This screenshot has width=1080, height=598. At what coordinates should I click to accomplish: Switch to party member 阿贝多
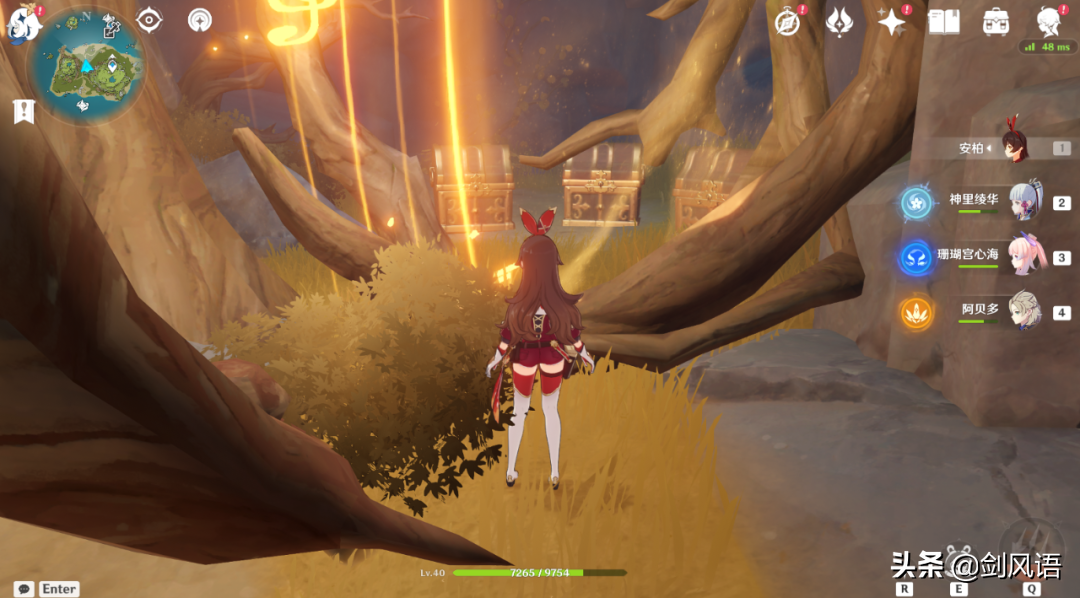click(1026, 311)
